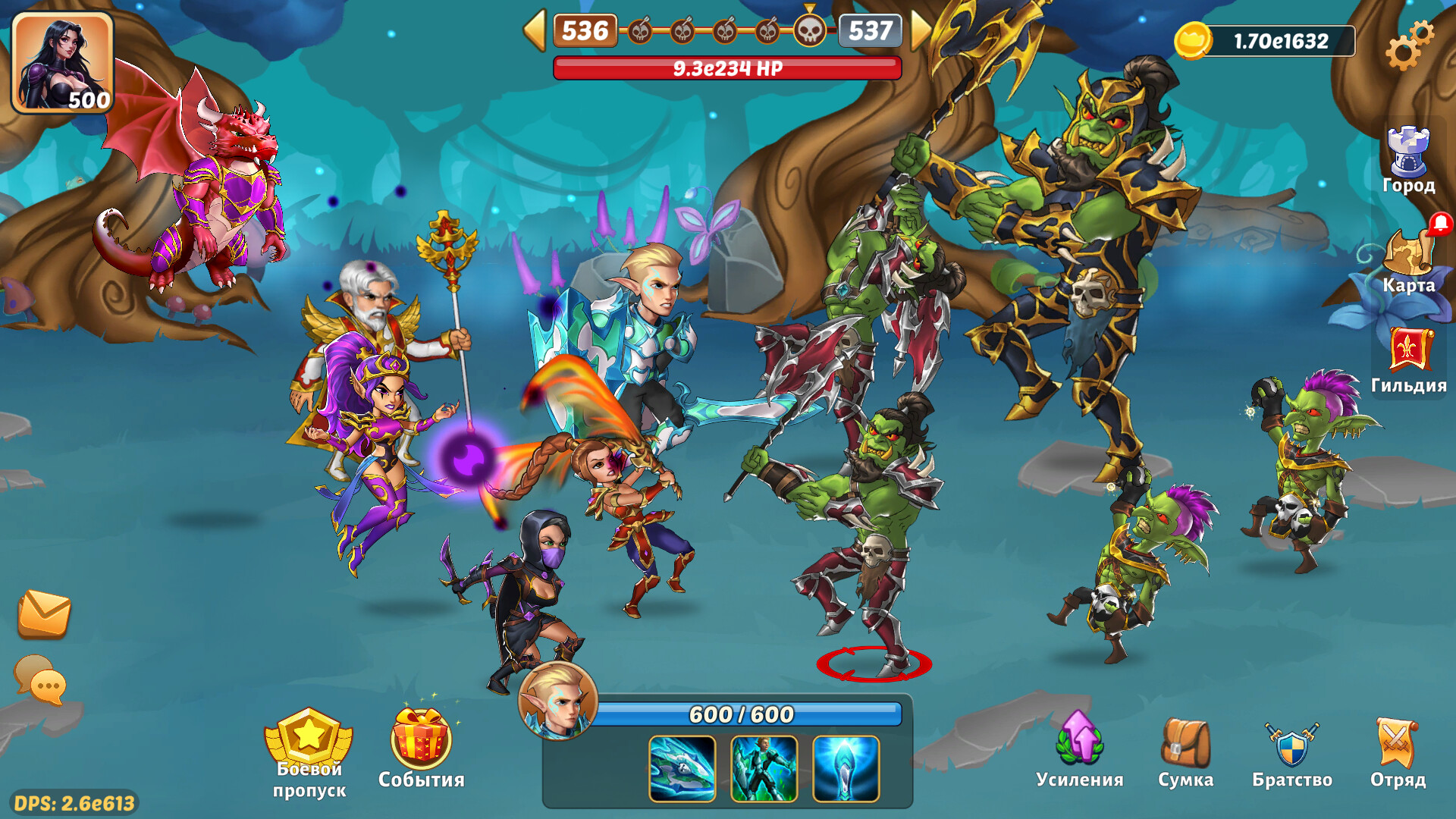Open the Боевой пропуск battle pass
1456x819 pixels.
[x=309, y=752]
